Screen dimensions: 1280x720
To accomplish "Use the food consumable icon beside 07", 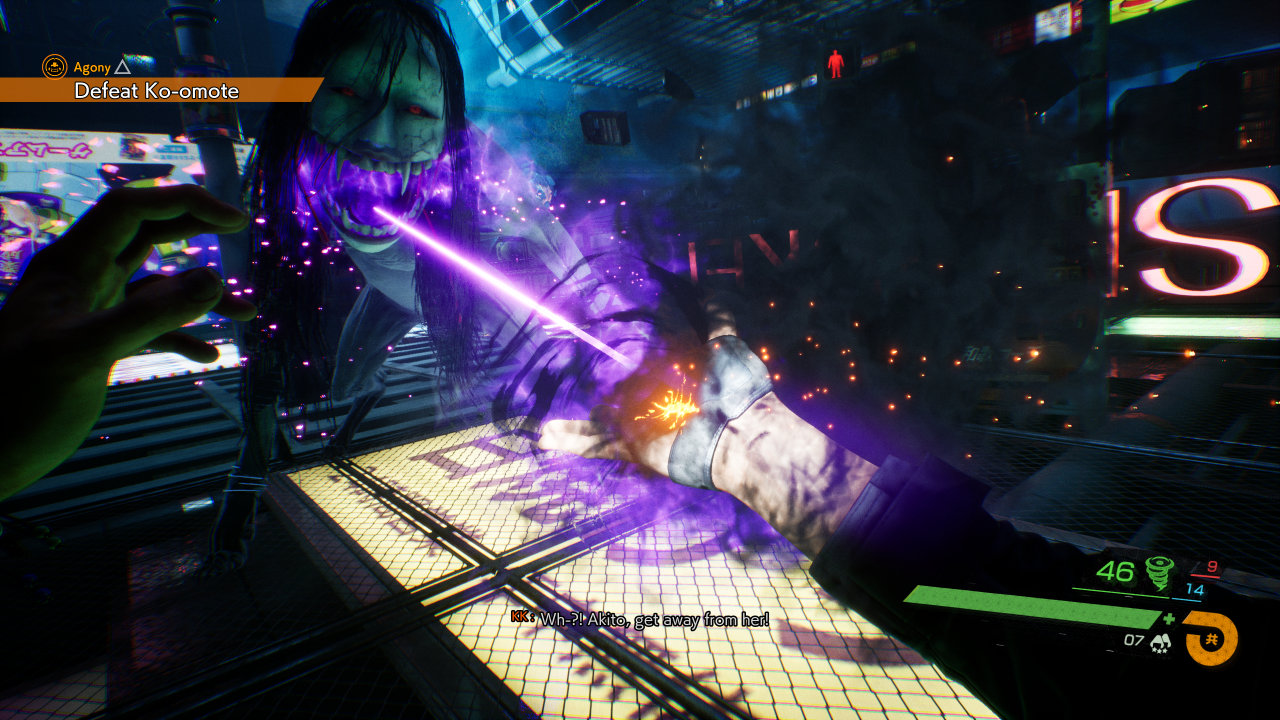I will coord(1162,642).
